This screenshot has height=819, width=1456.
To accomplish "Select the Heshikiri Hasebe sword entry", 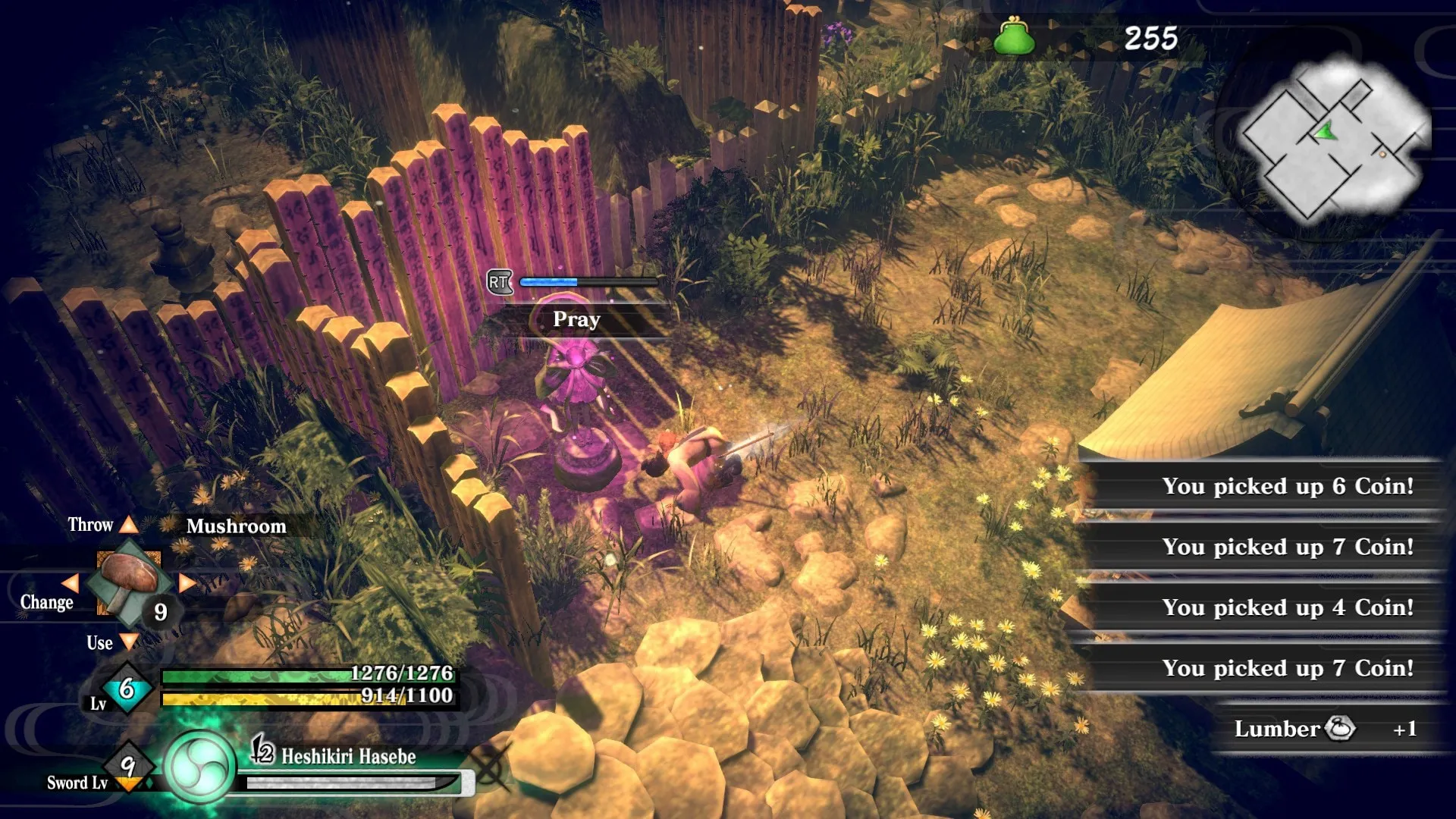I will (x=348, y=756).
